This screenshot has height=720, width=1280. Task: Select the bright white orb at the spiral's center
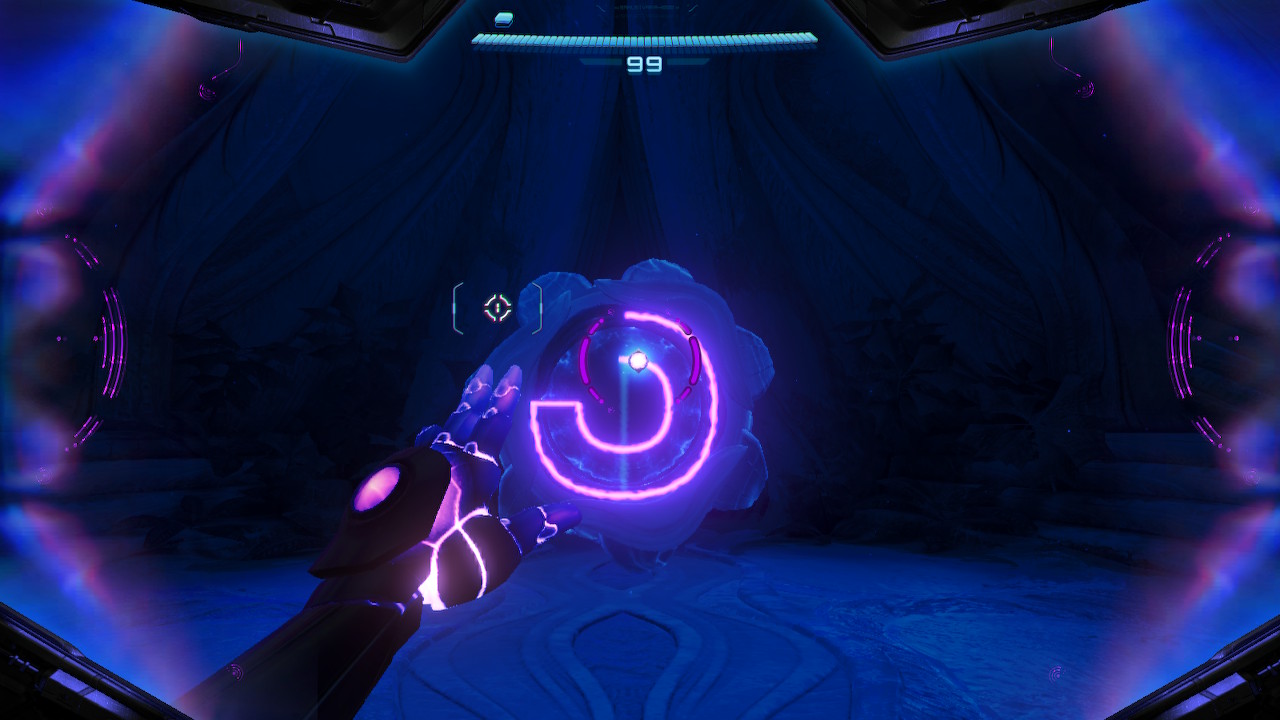click(x=638, y=360)
